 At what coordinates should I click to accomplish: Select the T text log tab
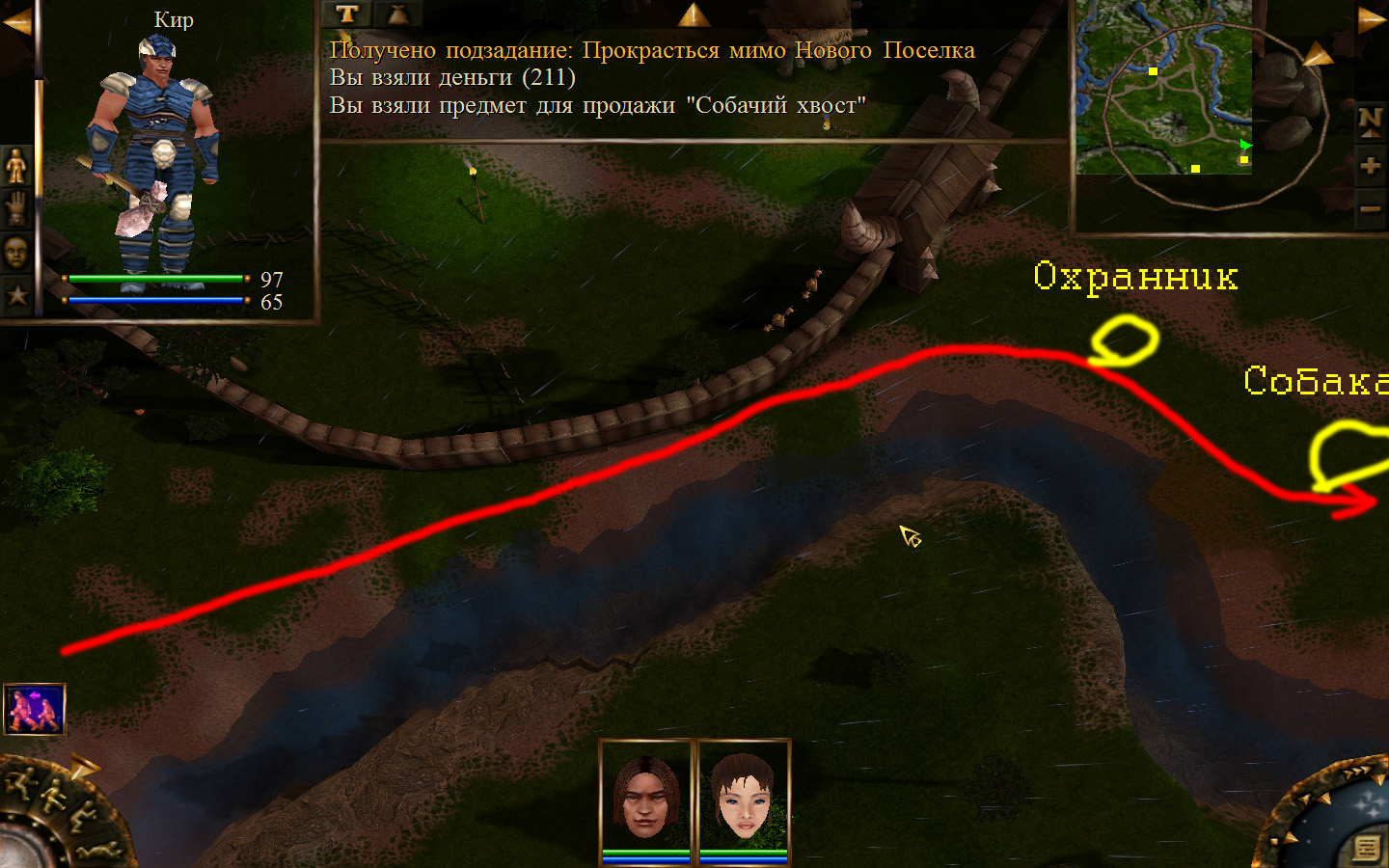(x=347, y=14)
